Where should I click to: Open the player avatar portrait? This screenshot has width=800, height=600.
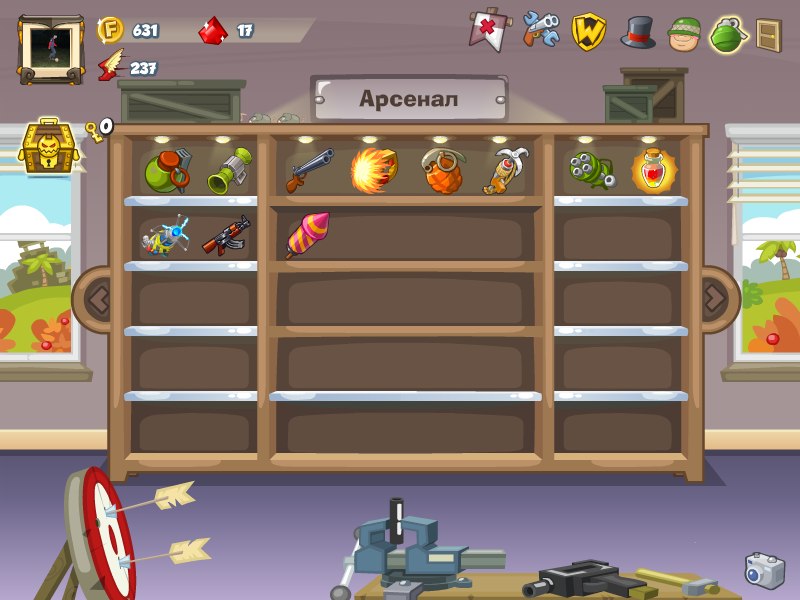[51, 47]
